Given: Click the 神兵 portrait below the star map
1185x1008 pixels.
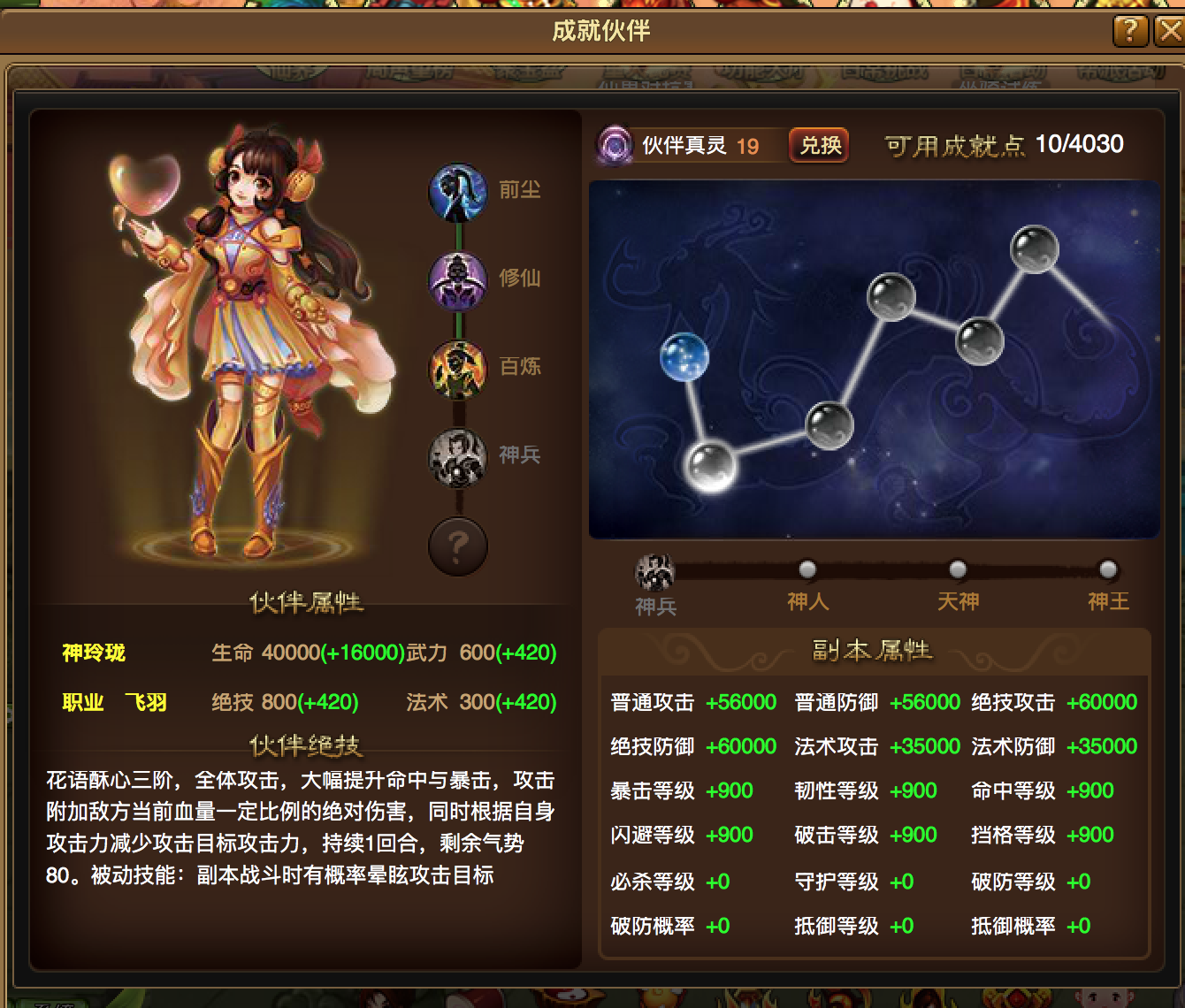Looking at the screenshot, I should tap(655, 573).
